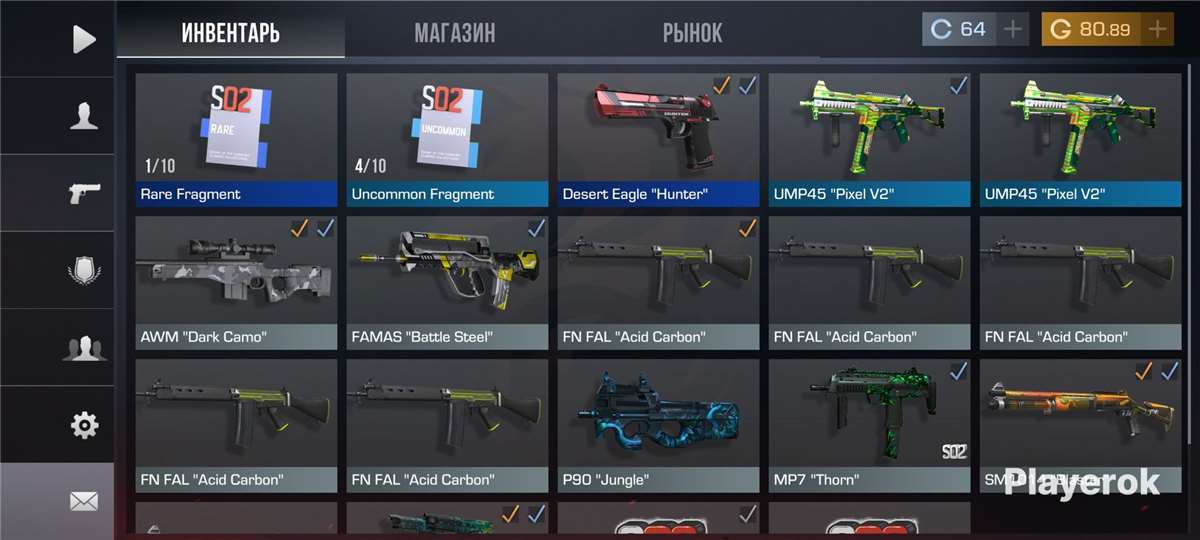The image size is (1200, 540).
Task: Open the pistol weapons sidebar icon
Action: (x=84, y=193)
